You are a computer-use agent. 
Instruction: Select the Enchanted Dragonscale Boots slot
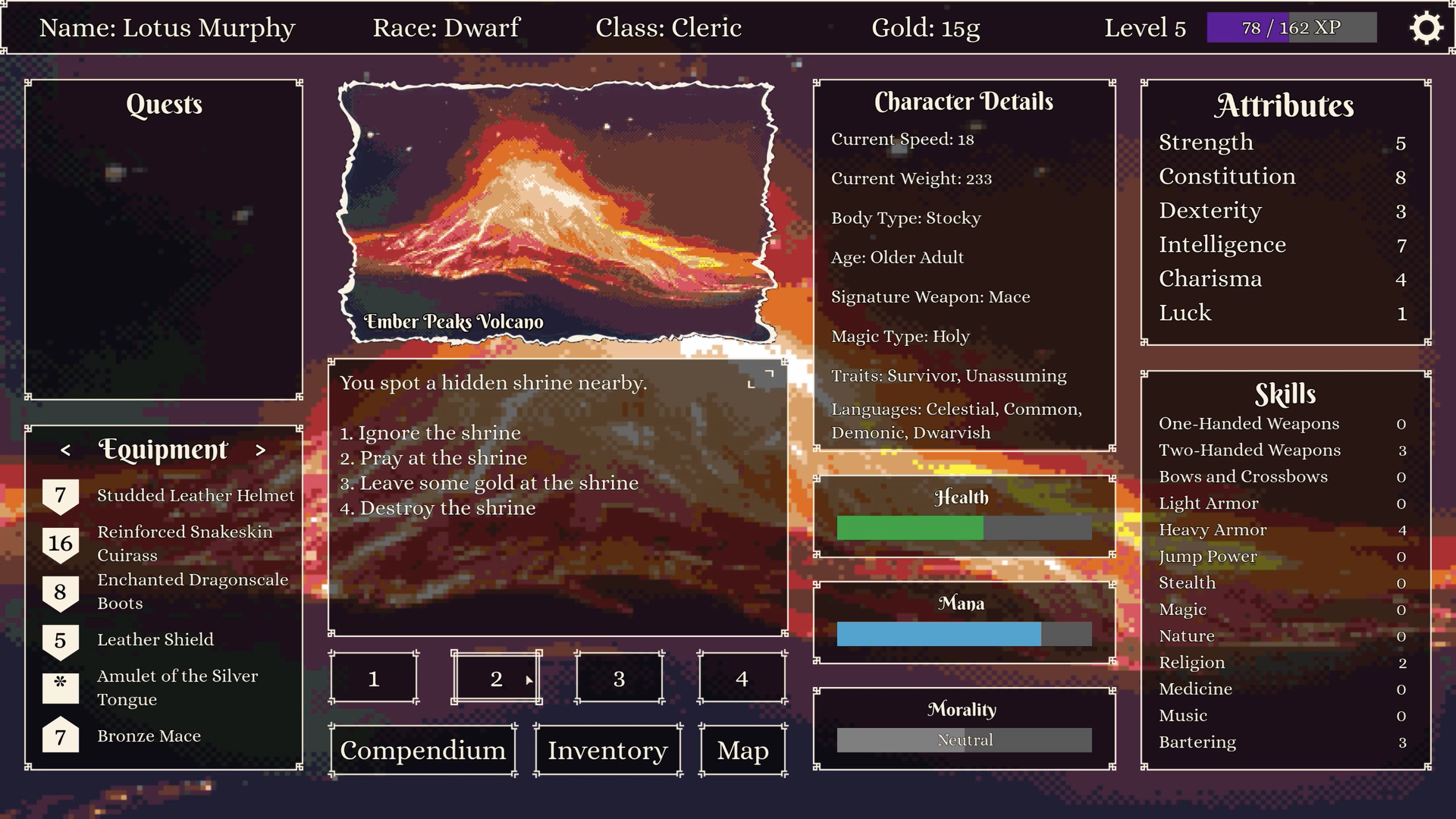click(193, 591)
